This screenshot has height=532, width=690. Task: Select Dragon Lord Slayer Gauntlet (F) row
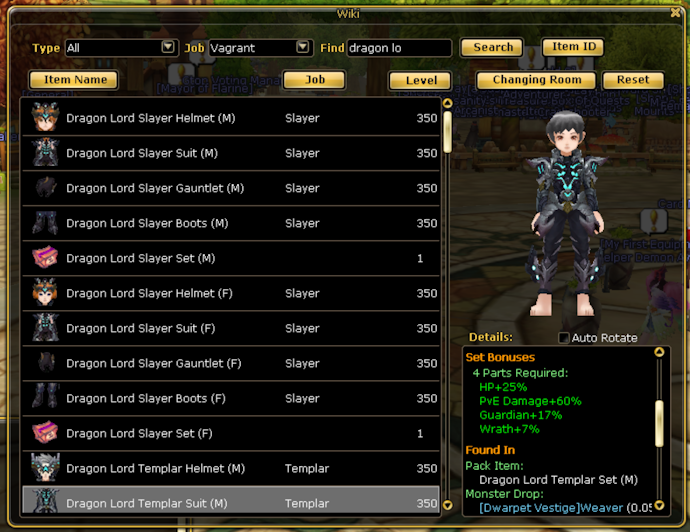230,363
